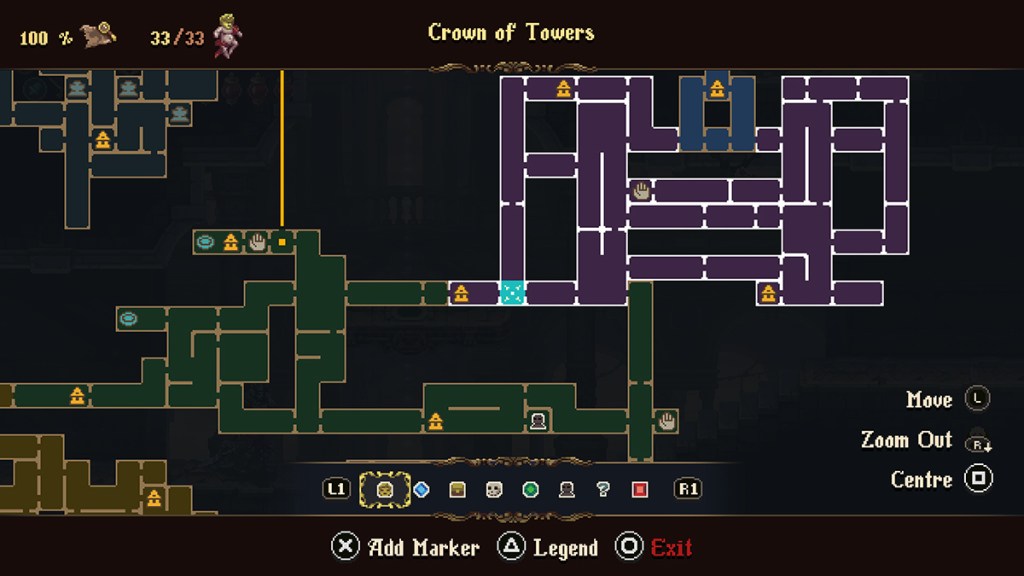Click the cyan current-location tile on the map
1024x576 pixels.
(x=512, y=293)
